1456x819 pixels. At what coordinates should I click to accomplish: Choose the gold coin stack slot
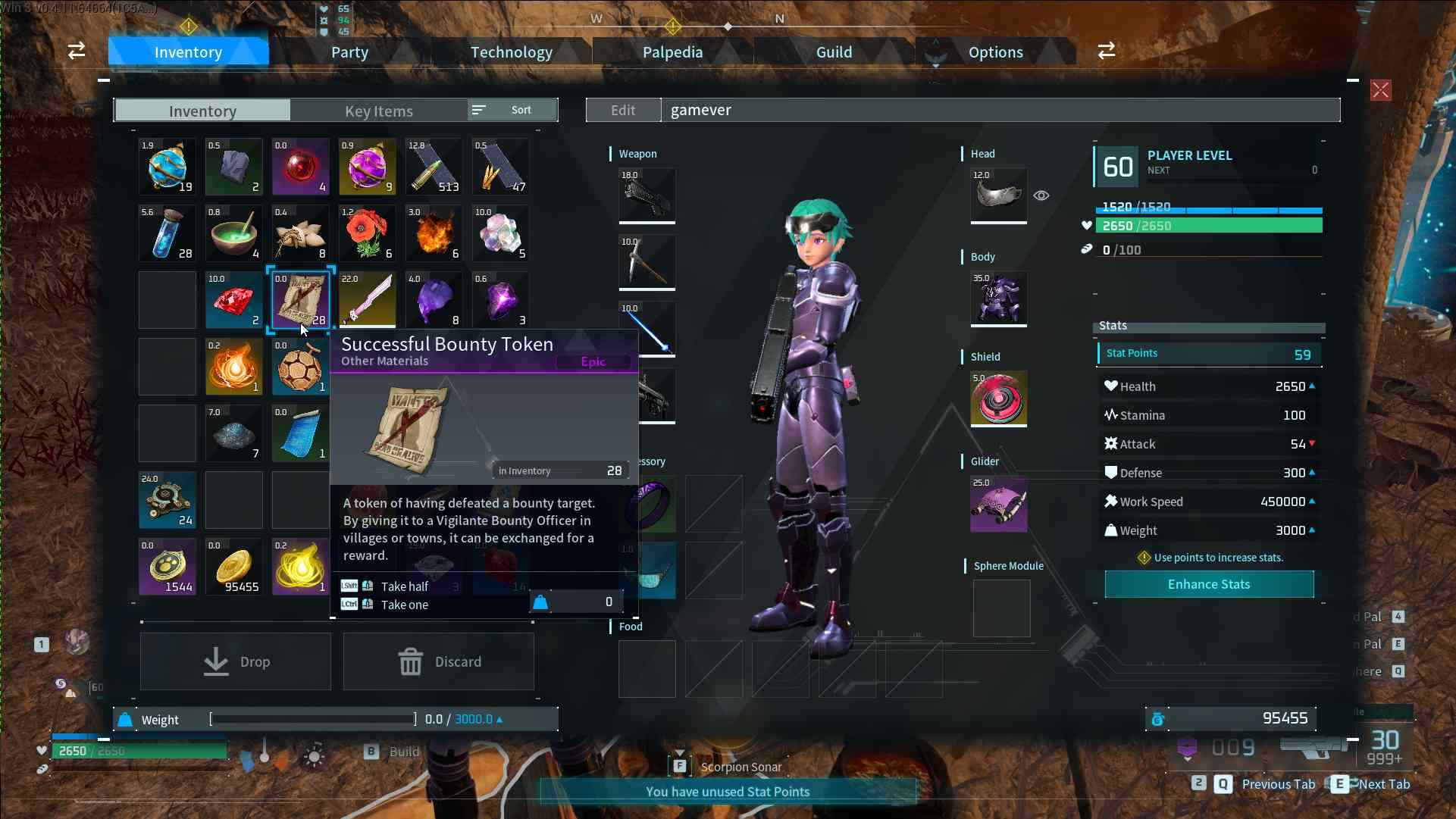pos(234,567)
